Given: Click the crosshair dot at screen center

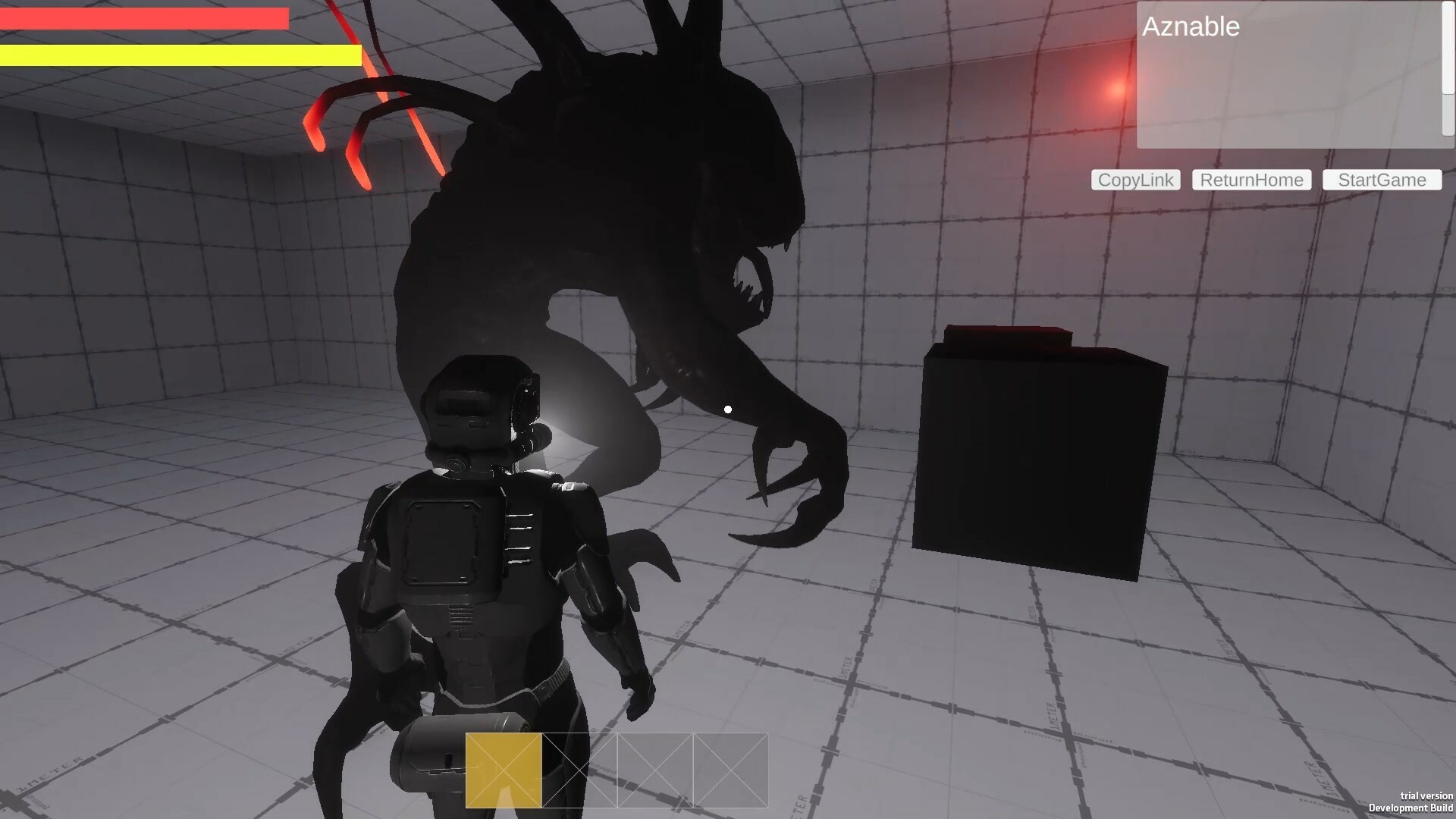Looking at the screenshot, I should [727, 409].
